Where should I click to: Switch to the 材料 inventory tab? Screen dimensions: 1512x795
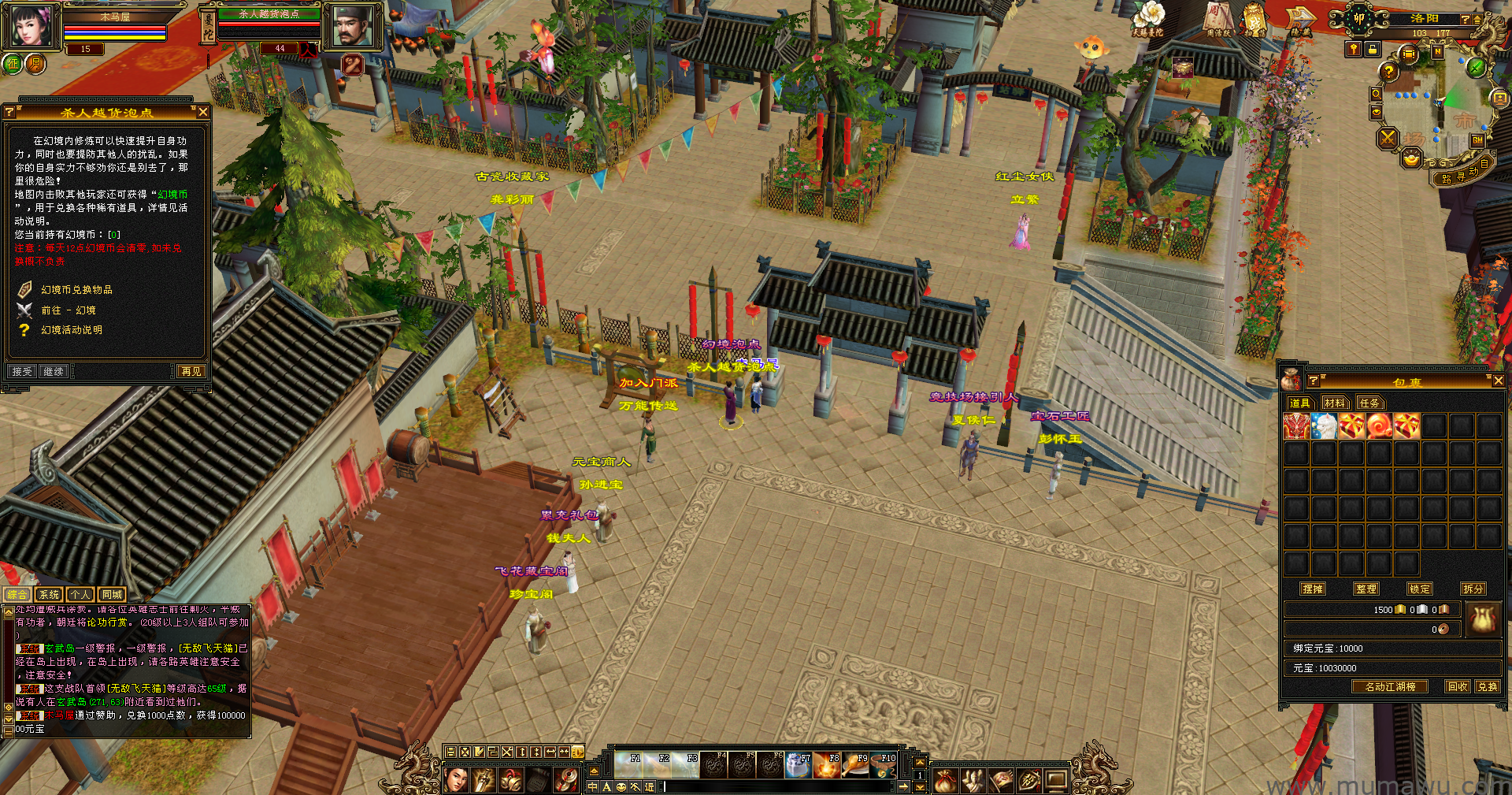1334,403
